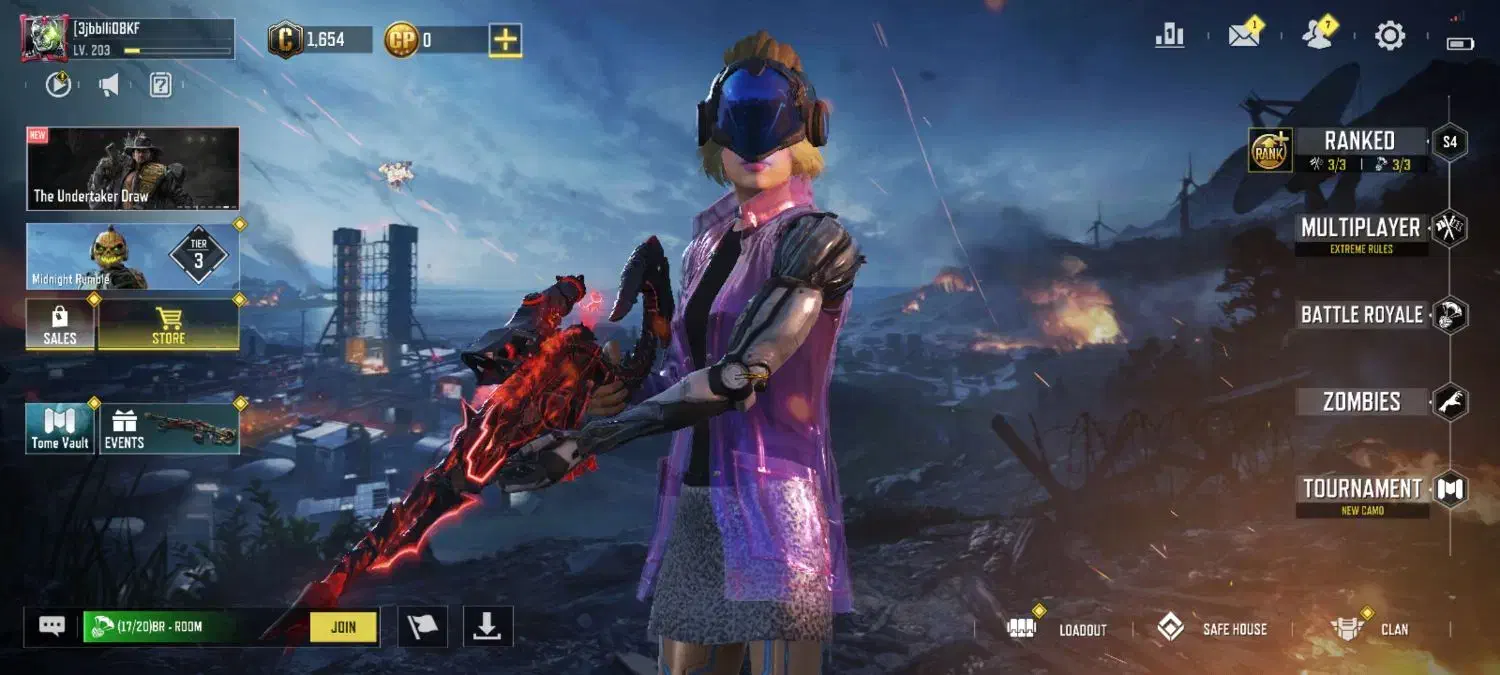Open the player profile avatar
The height and width of the screenshot is (675, 1500).
click(x=44, y=39)
